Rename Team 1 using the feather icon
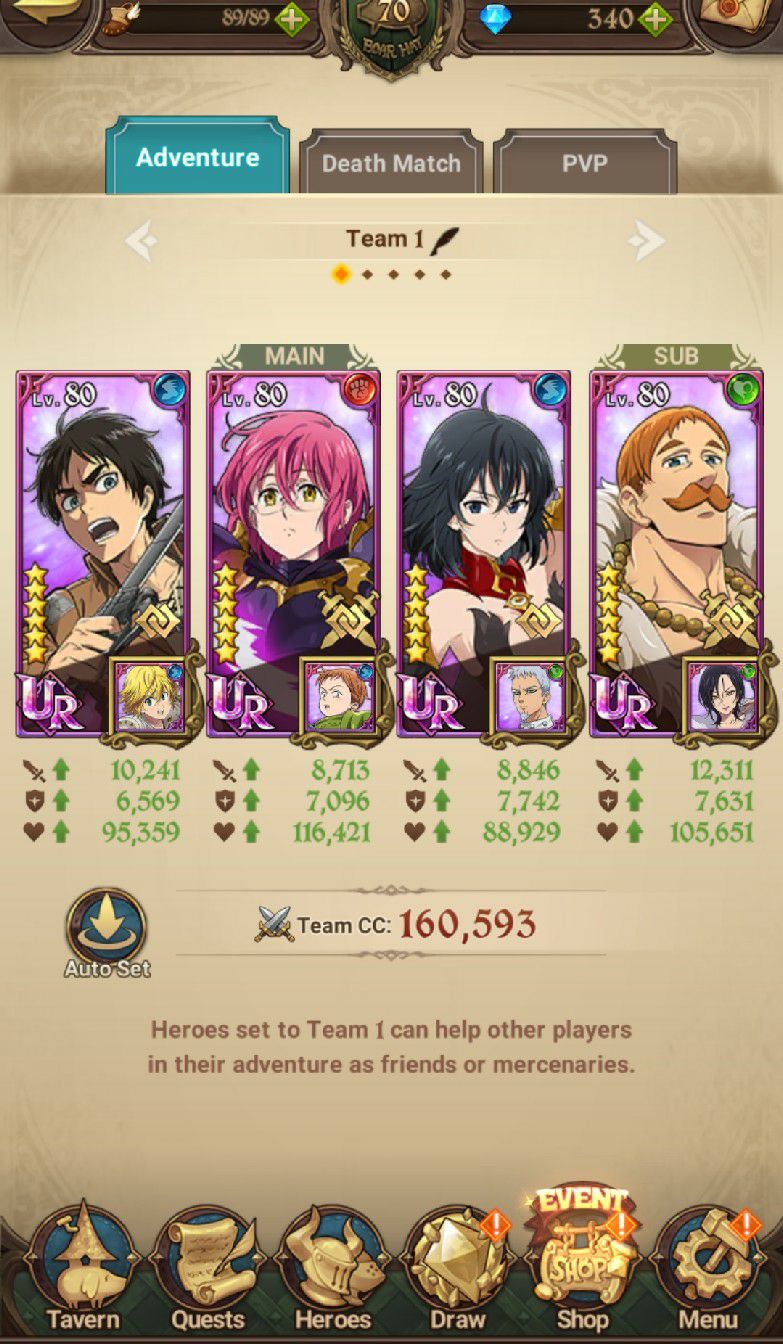Viewport: 783px width, 1344px height. 444,240
